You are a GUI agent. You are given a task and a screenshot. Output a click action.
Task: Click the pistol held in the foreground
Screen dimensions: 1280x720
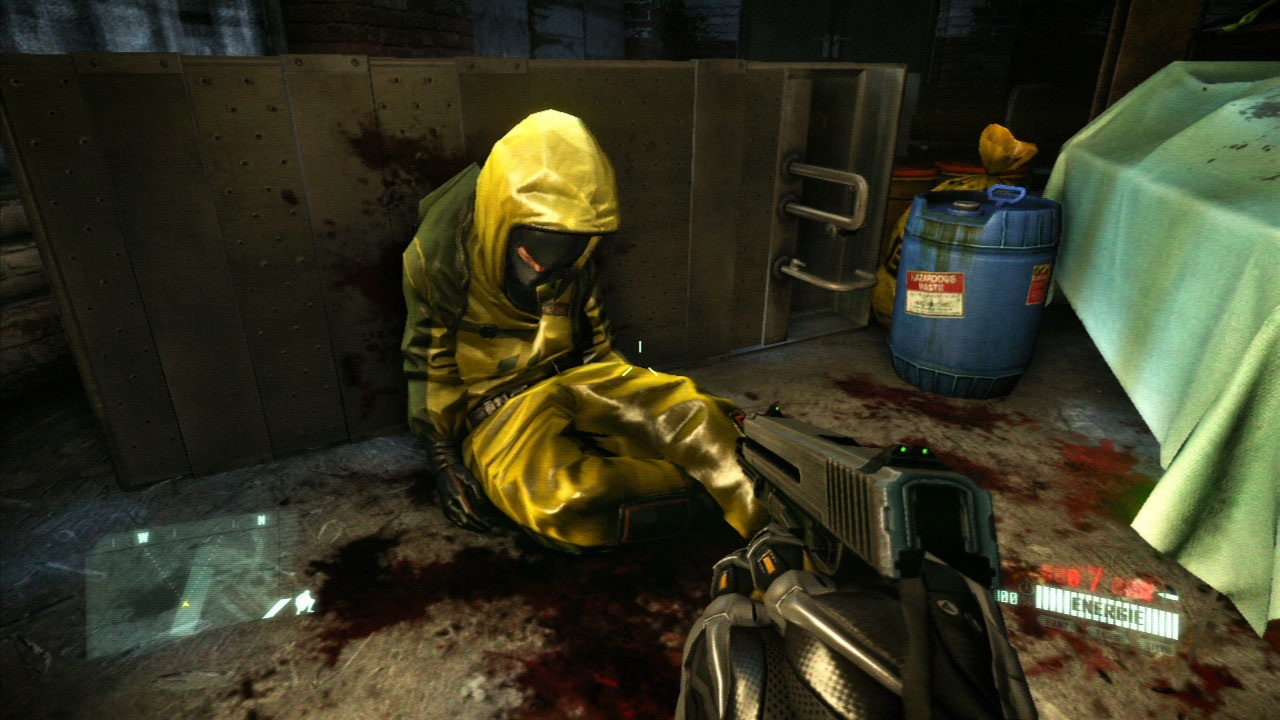850,490
